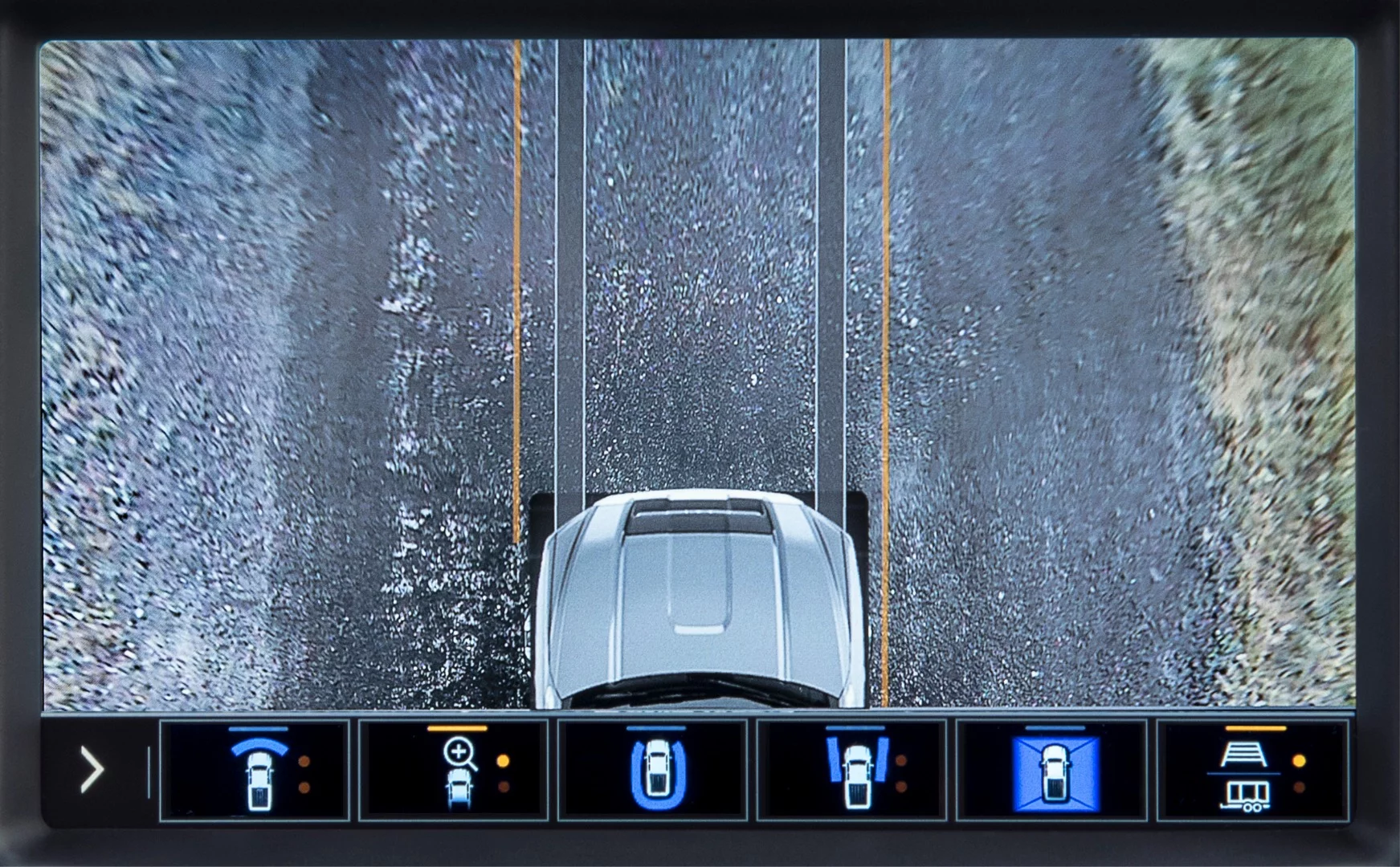Choose the dual side-camera view icon
Image resolution: width=1400 pixels, height=867 pixels.
[x=856, y=772]
